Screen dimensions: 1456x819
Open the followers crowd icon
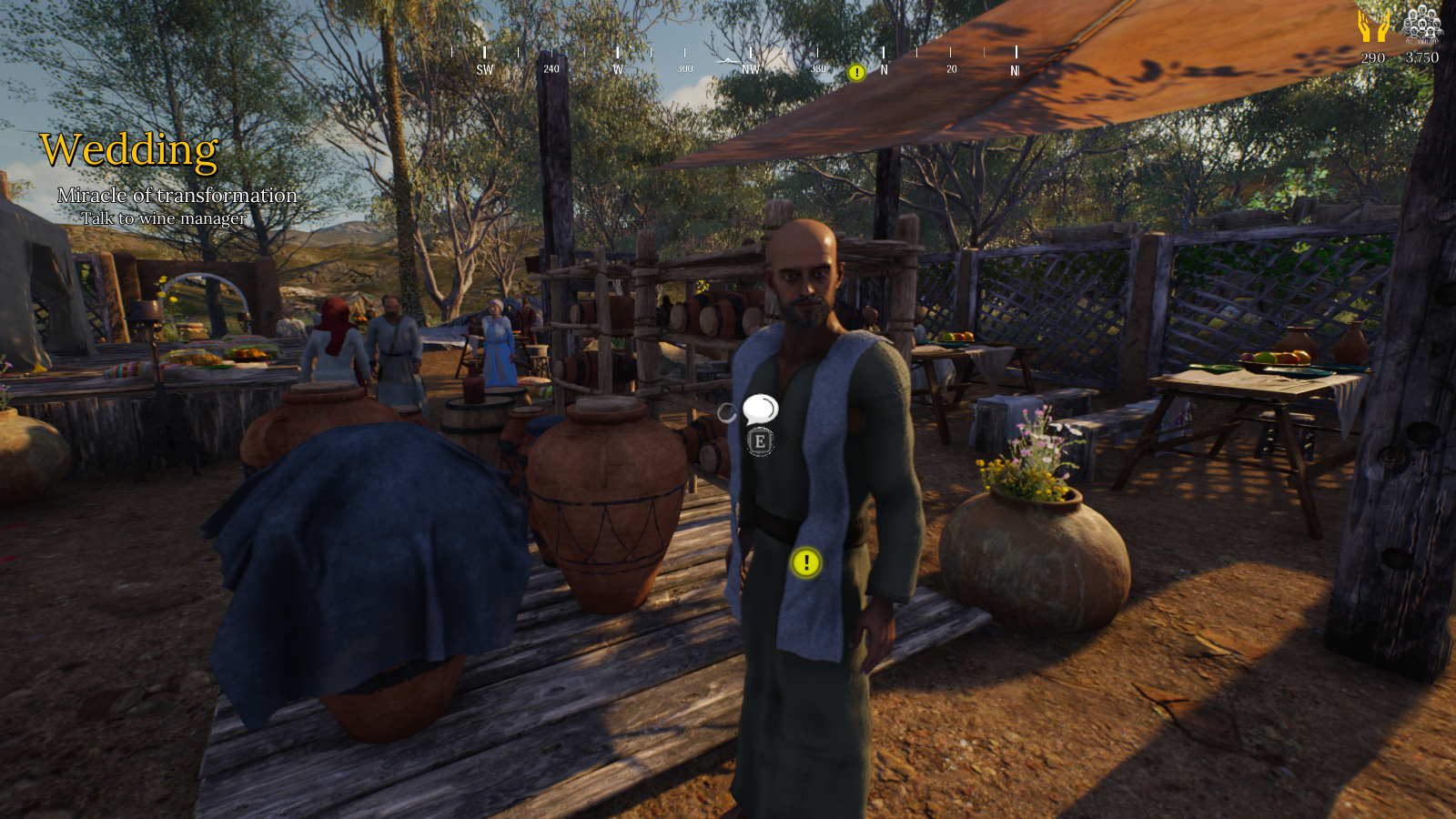(x=1422, y=25)
